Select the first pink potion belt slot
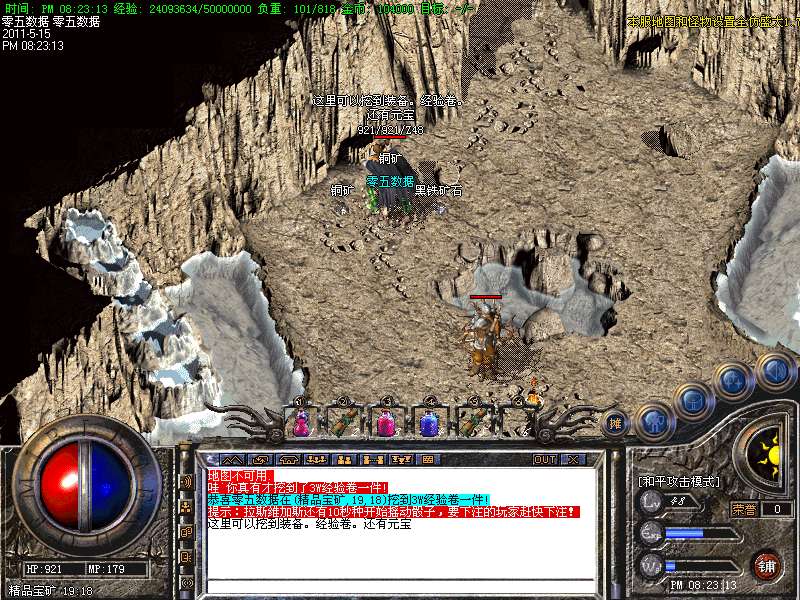 click(300, 423)
